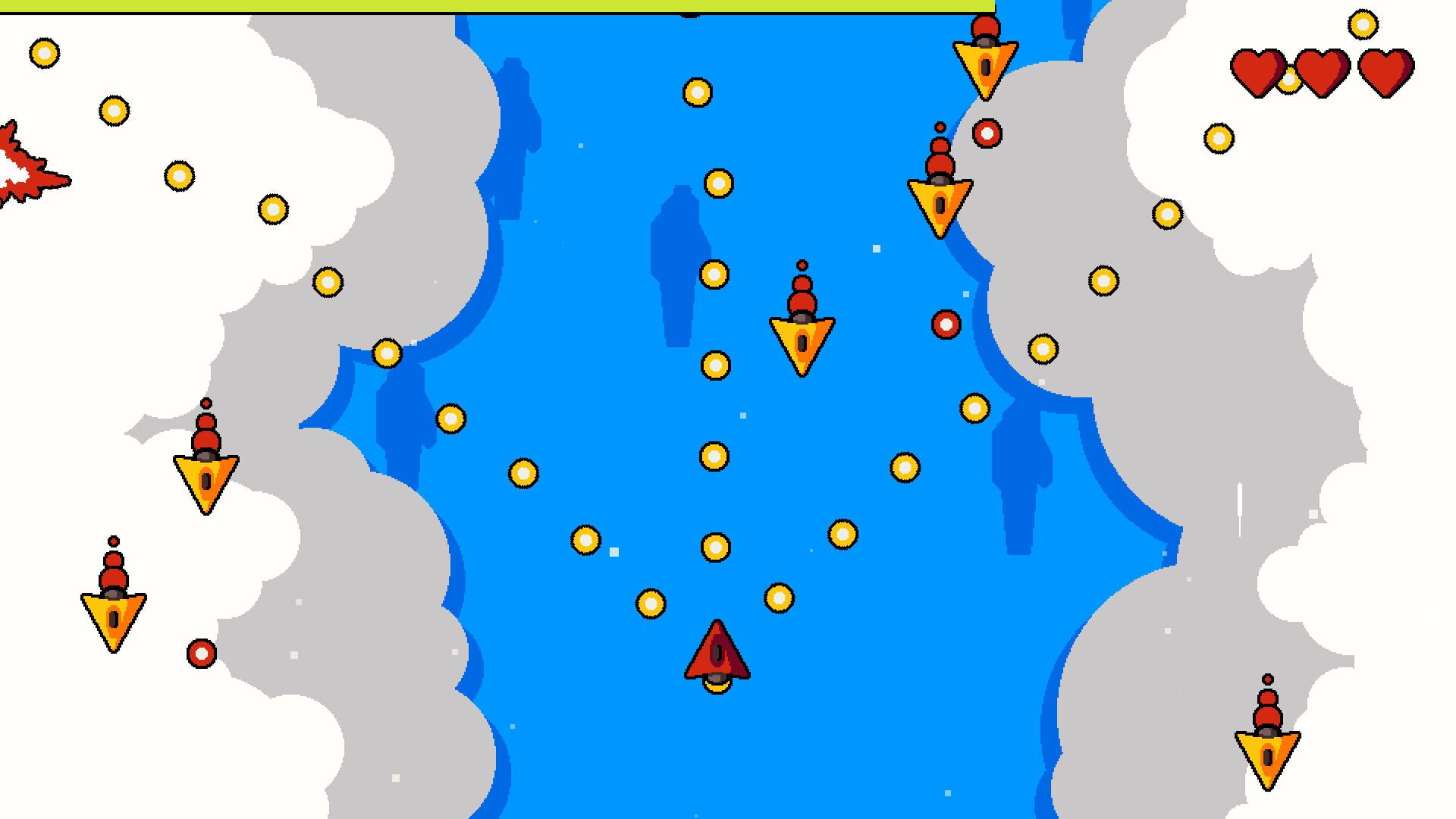
Task: Select the orange ship near the left cloud edge
Action: pyautogui.click(x=205, y=474)
